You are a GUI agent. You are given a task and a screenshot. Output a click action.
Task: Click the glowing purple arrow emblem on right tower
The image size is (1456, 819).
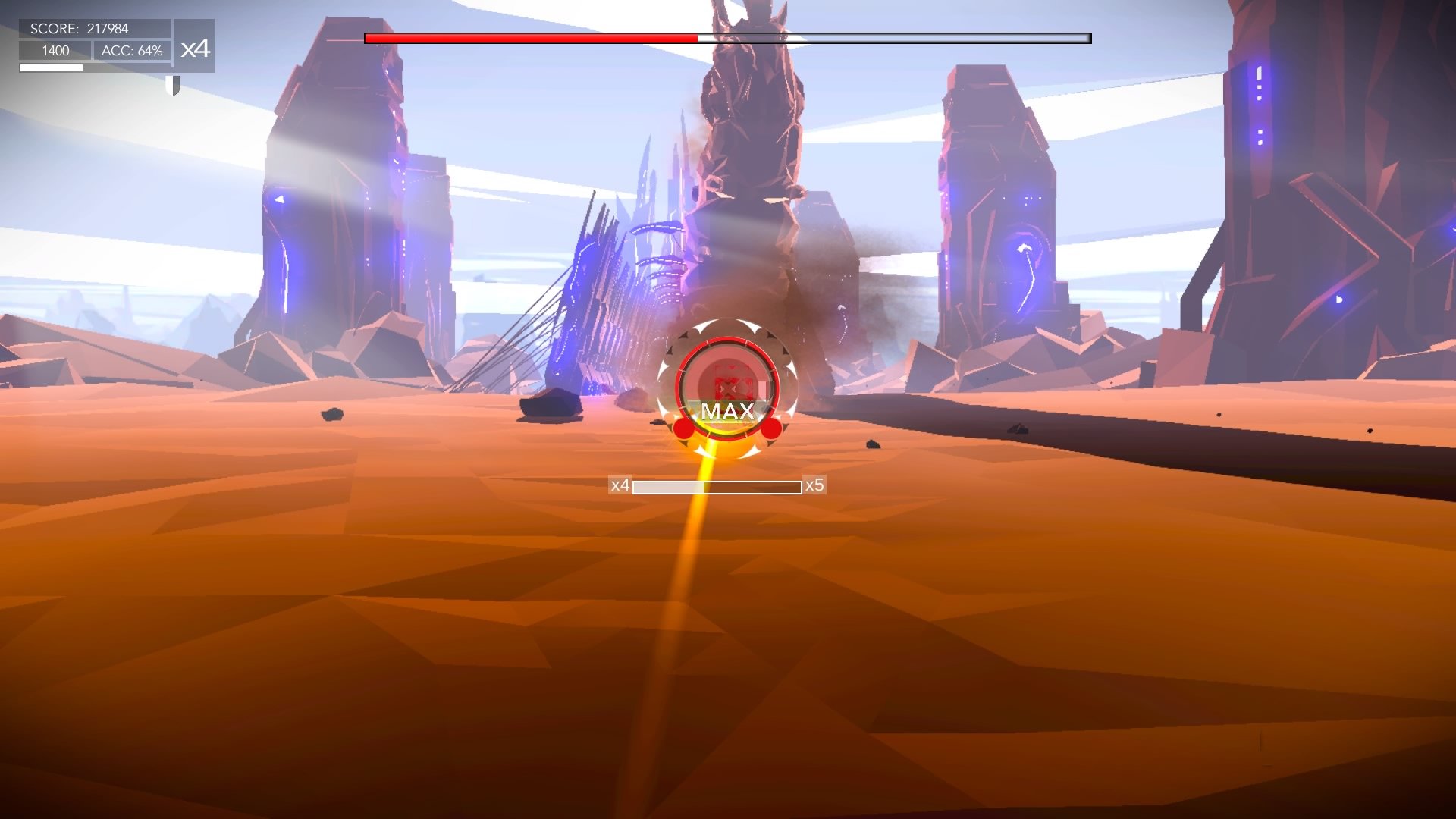(1025, 248)
